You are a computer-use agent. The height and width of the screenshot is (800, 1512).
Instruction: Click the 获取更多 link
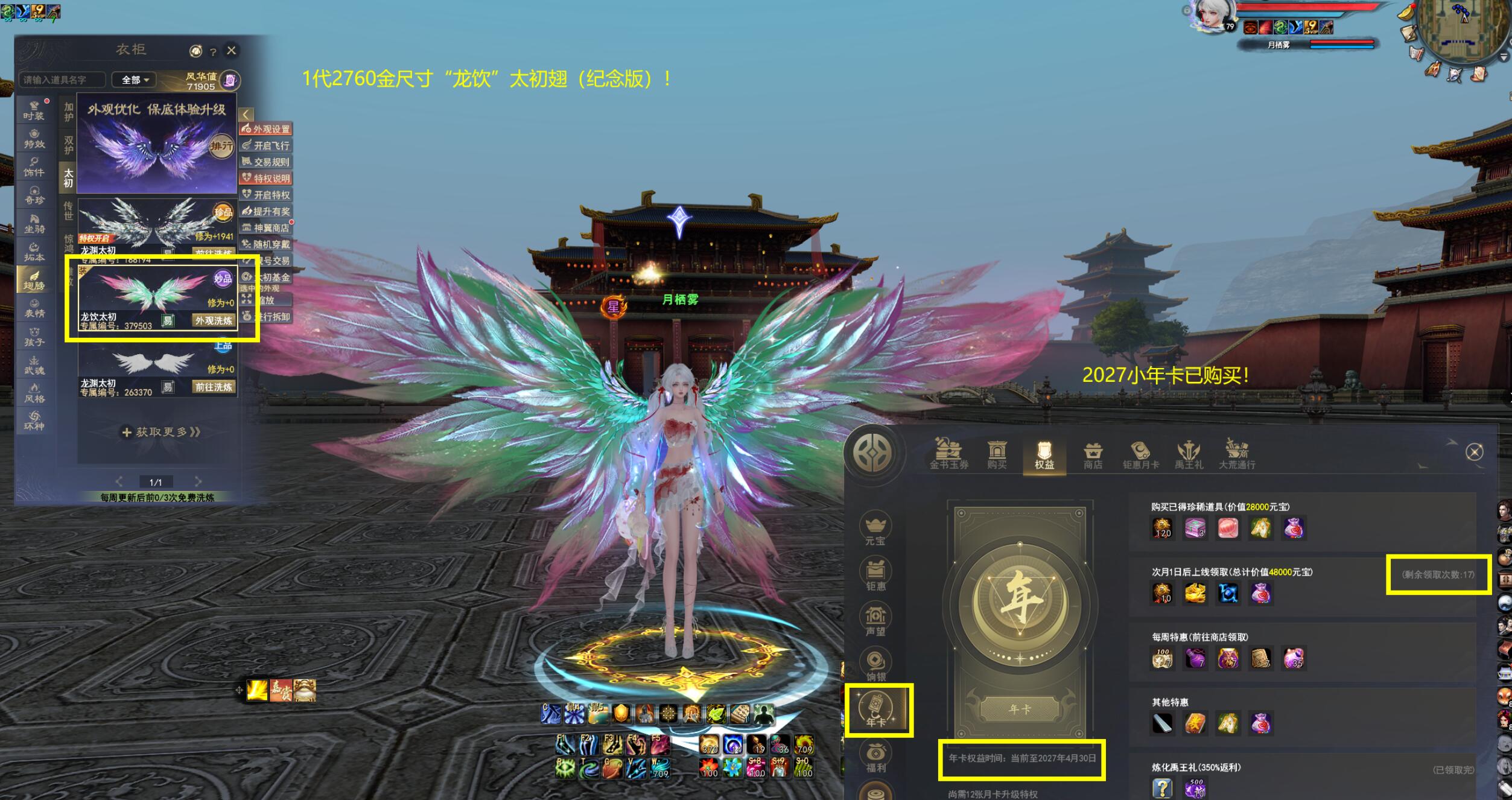click(x=160, y=432)
